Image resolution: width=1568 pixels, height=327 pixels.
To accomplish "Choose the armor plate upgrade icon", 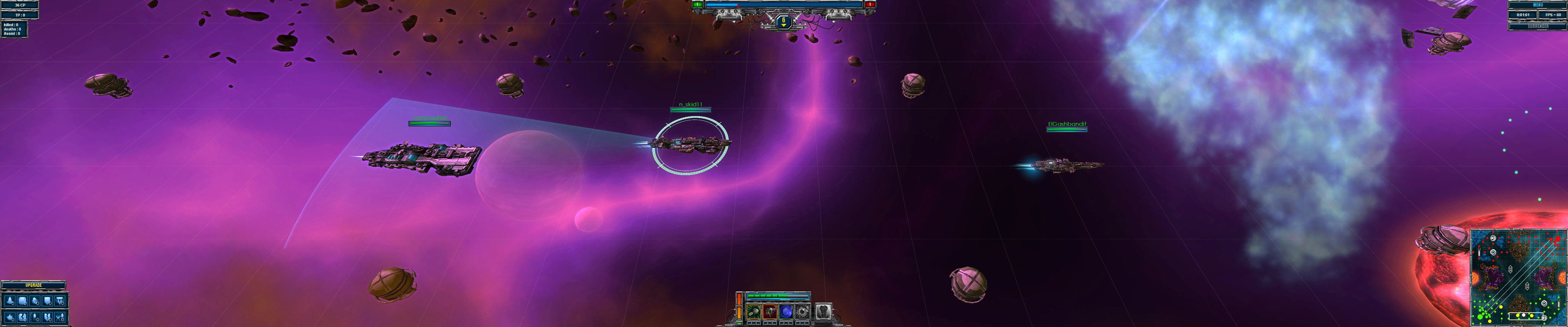I will [x=22, y=301].
